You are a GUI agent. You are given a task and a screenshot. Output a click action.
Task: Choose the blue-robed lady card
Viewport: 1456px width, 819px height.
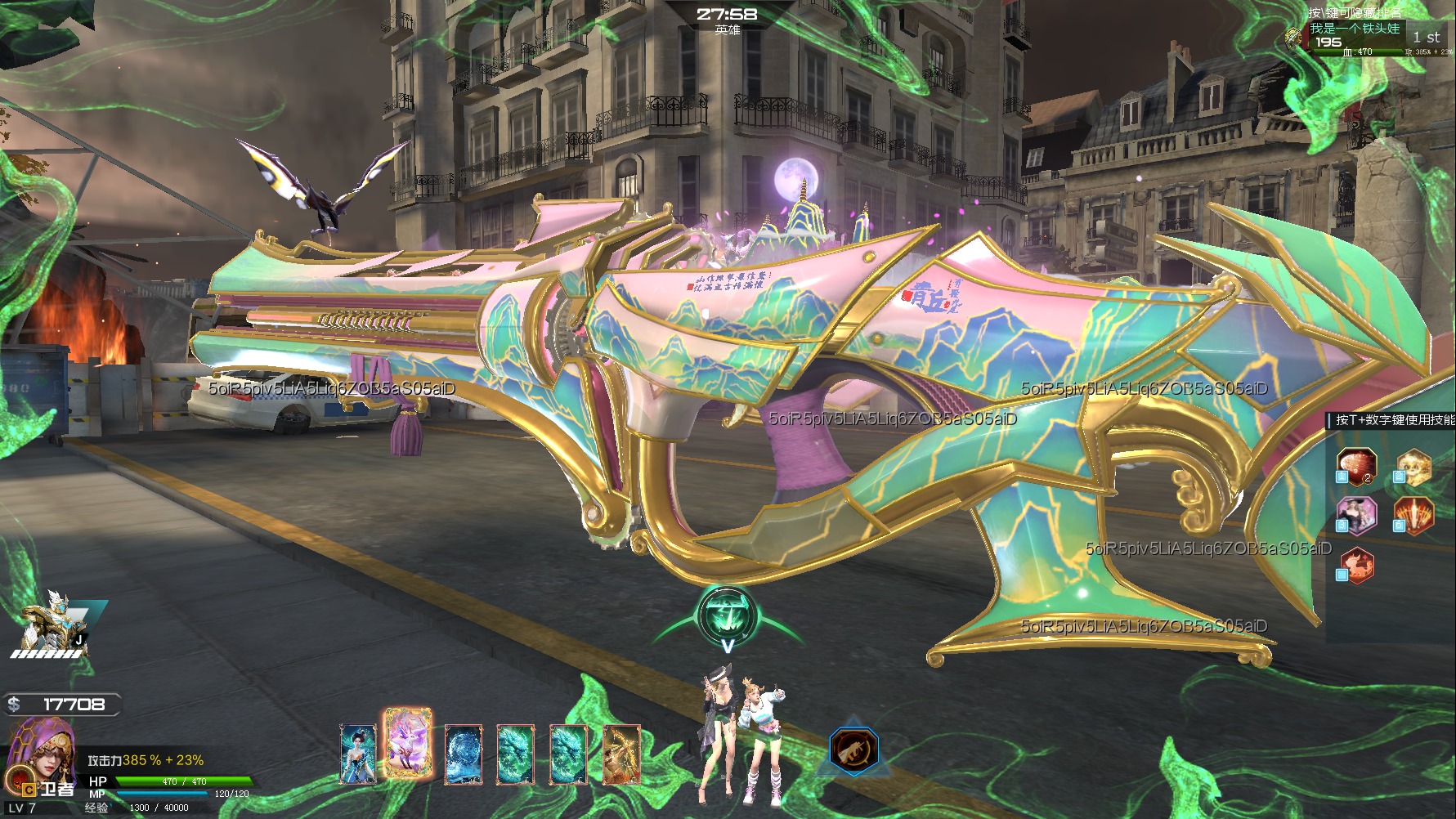[357, 754]
